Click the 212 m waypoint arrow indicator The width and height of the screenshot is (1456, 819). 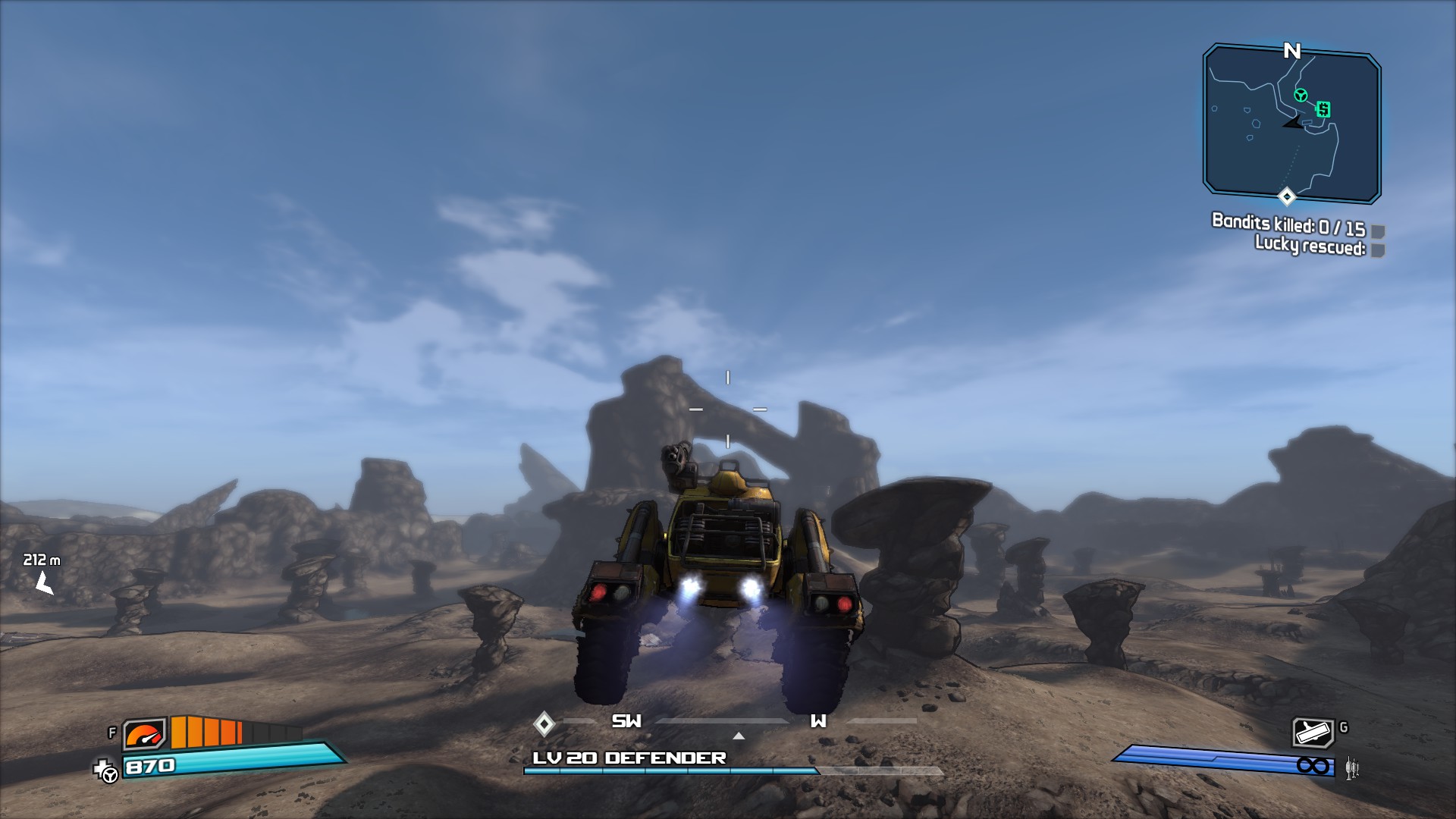44,583
